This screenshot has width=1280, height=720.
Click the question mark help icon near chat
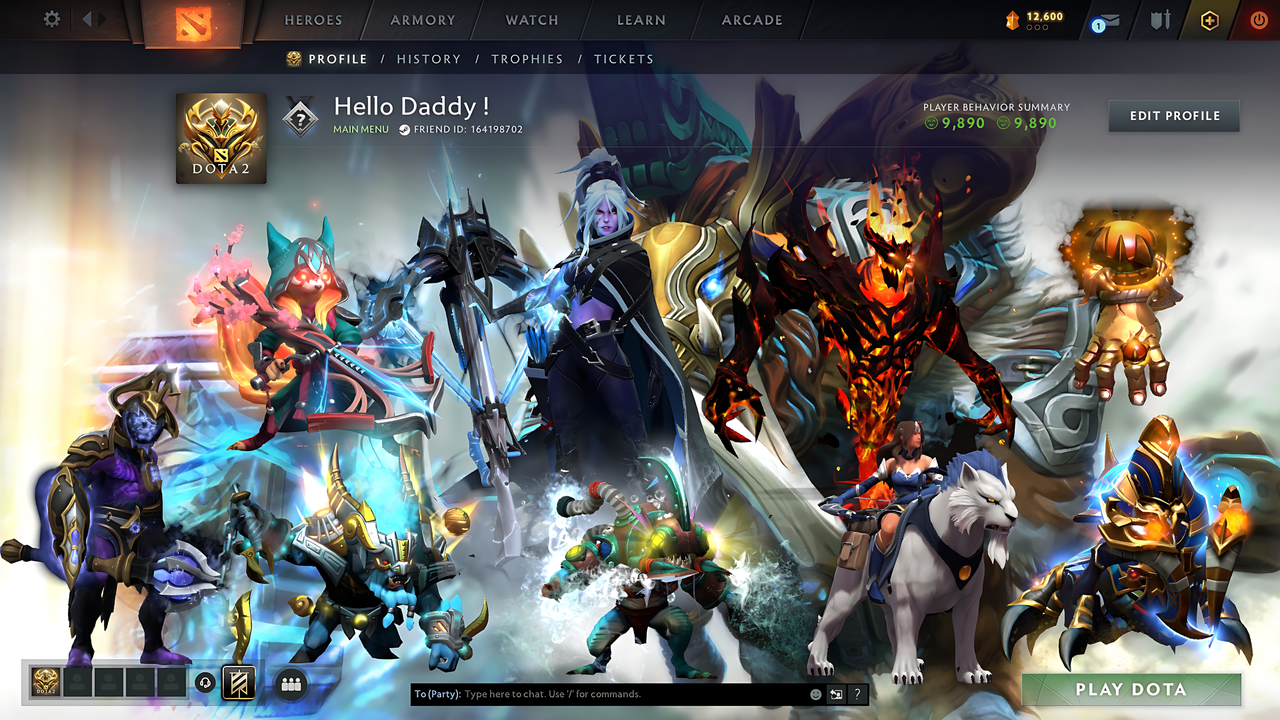(857, 693)
